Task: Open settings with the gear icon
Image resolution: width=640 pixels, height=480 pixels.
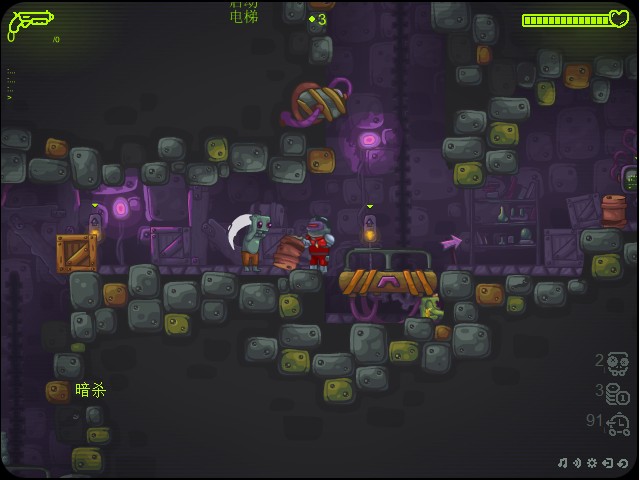Action: point(592,463)
